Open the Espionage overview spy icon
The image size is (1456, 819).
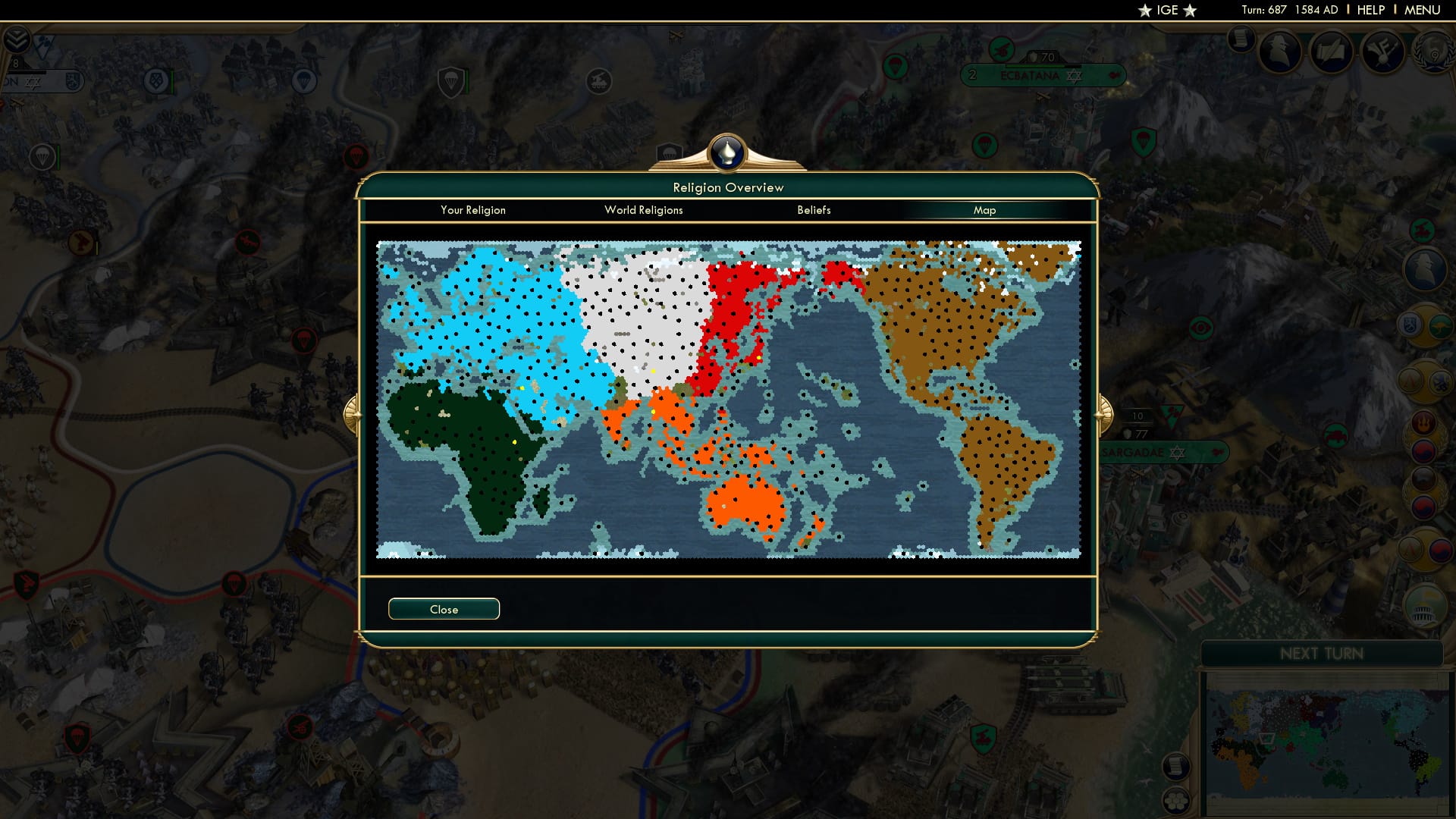[1279, 51]
